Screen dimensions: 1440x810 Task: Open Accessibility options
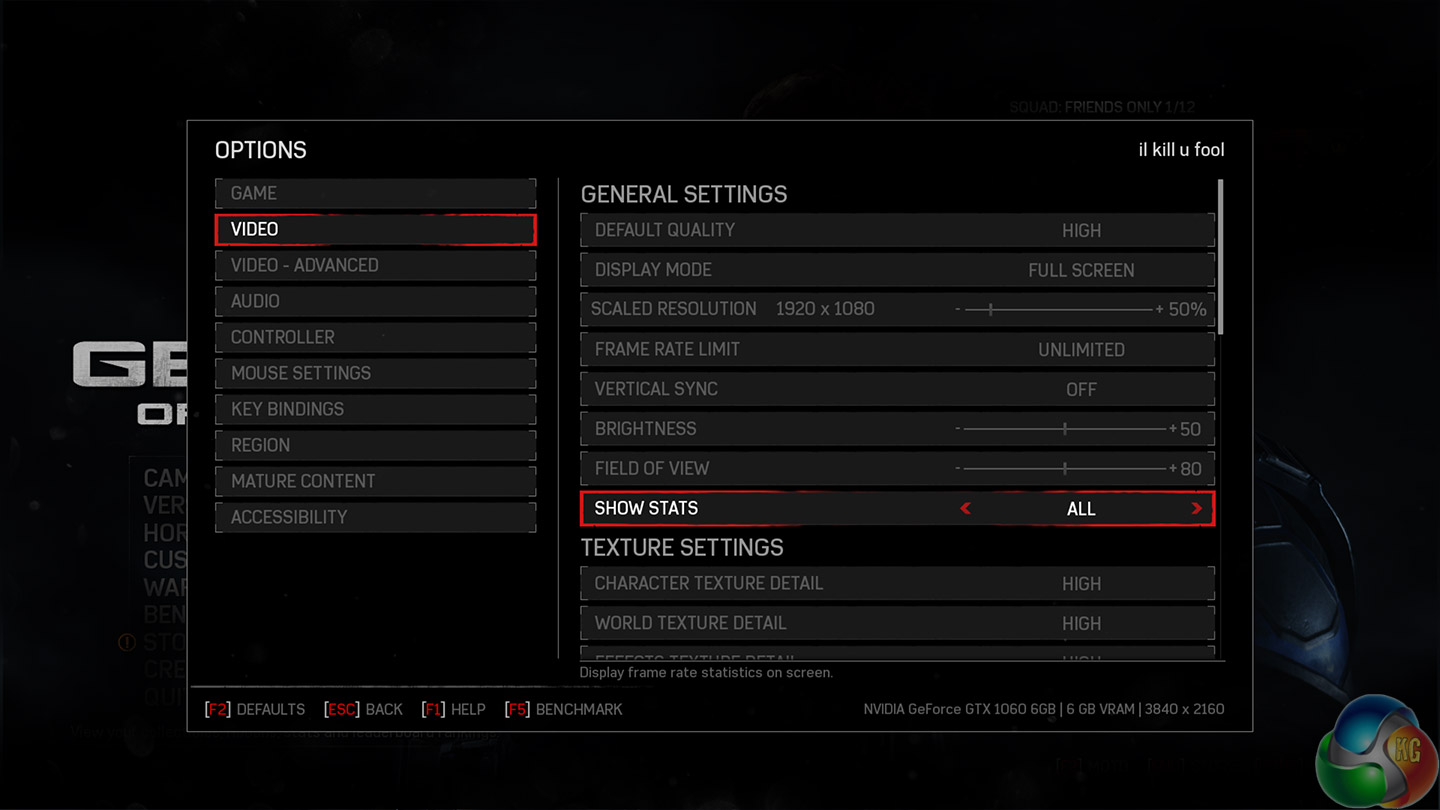375,517
